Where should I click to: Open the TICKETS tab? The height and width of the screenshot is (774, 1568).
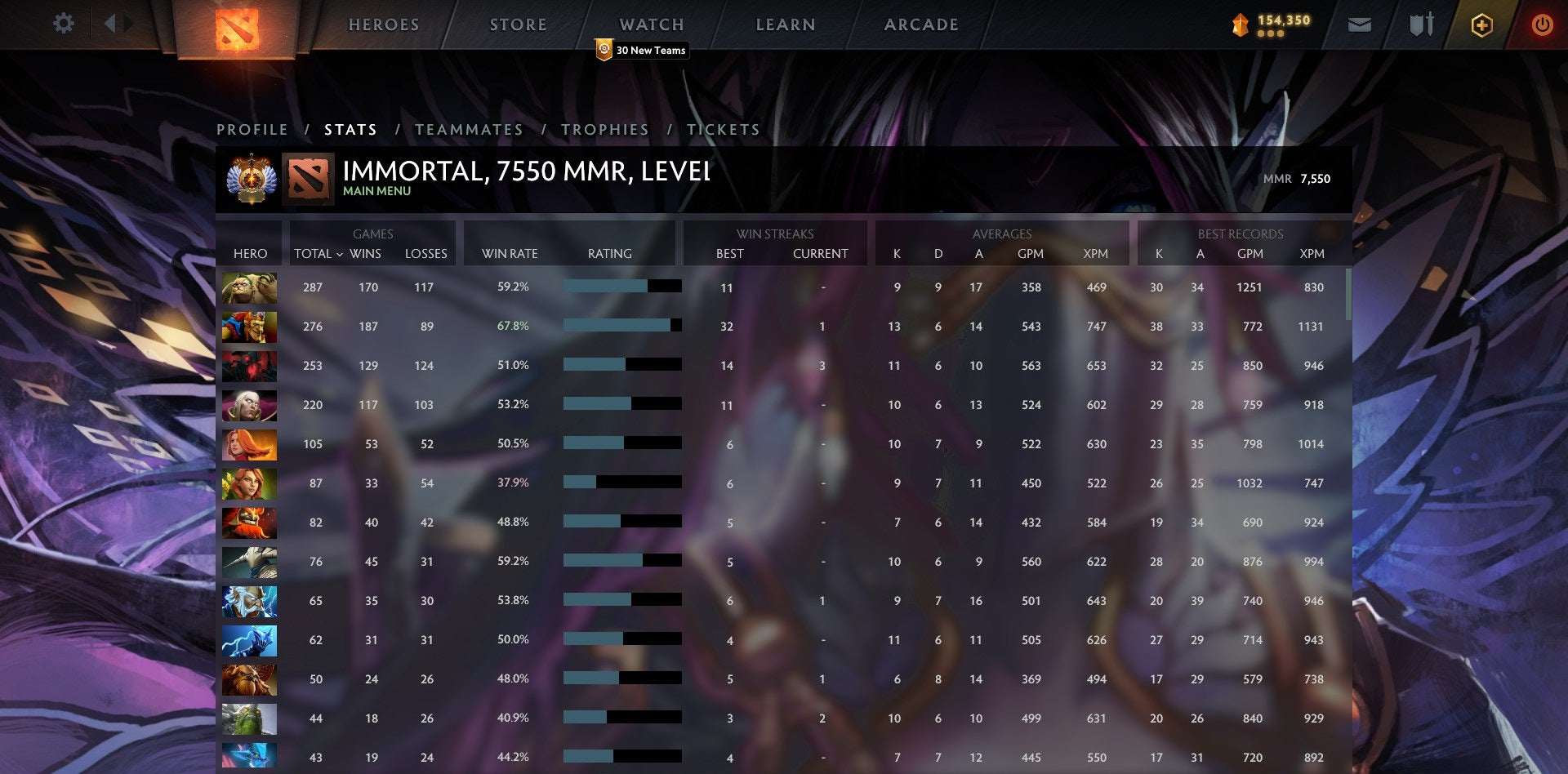pos(722,129)
